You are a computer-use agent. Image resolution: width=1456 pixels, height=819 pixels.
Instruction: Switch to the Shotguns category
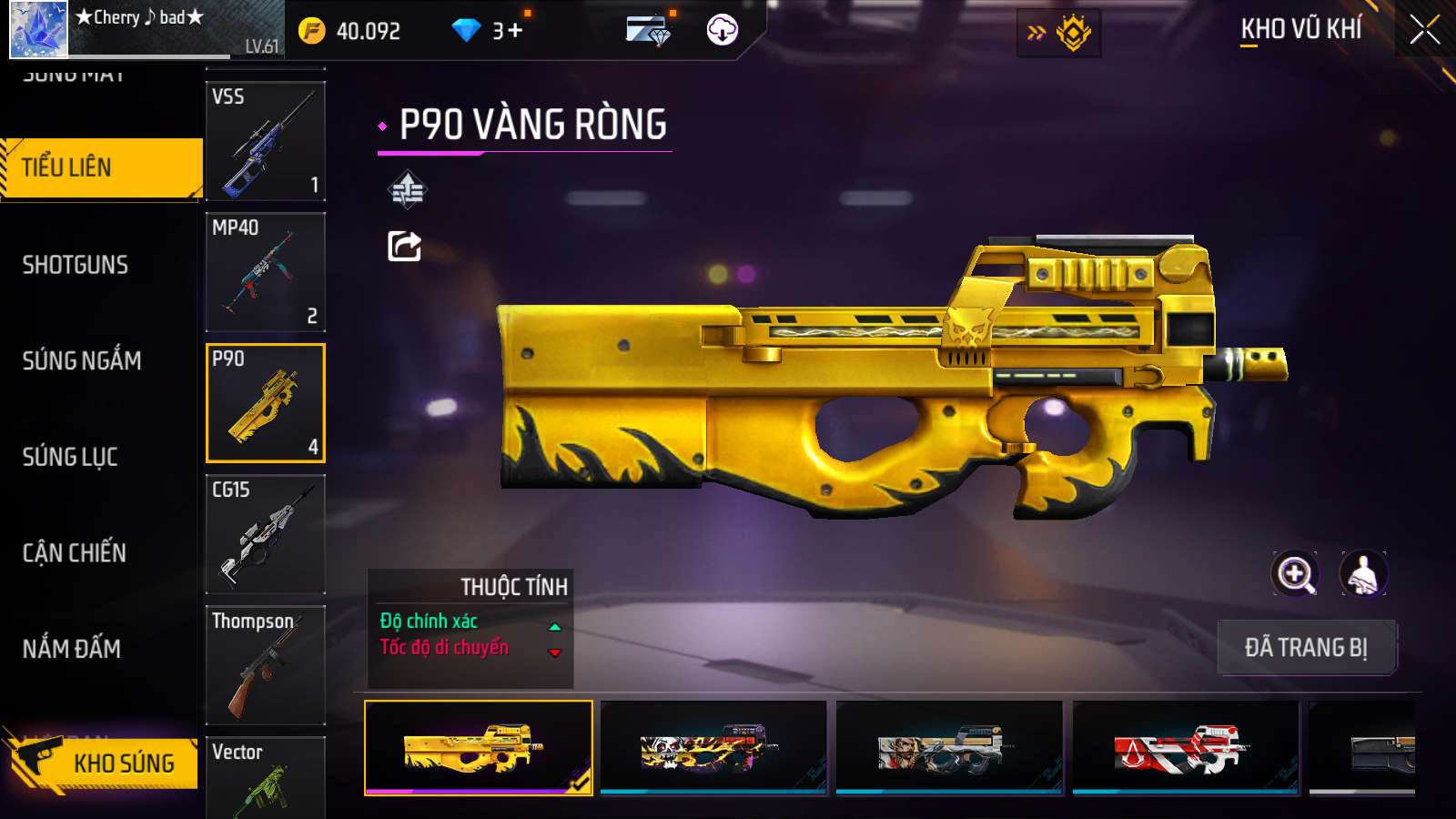click(x=76, y=265)
